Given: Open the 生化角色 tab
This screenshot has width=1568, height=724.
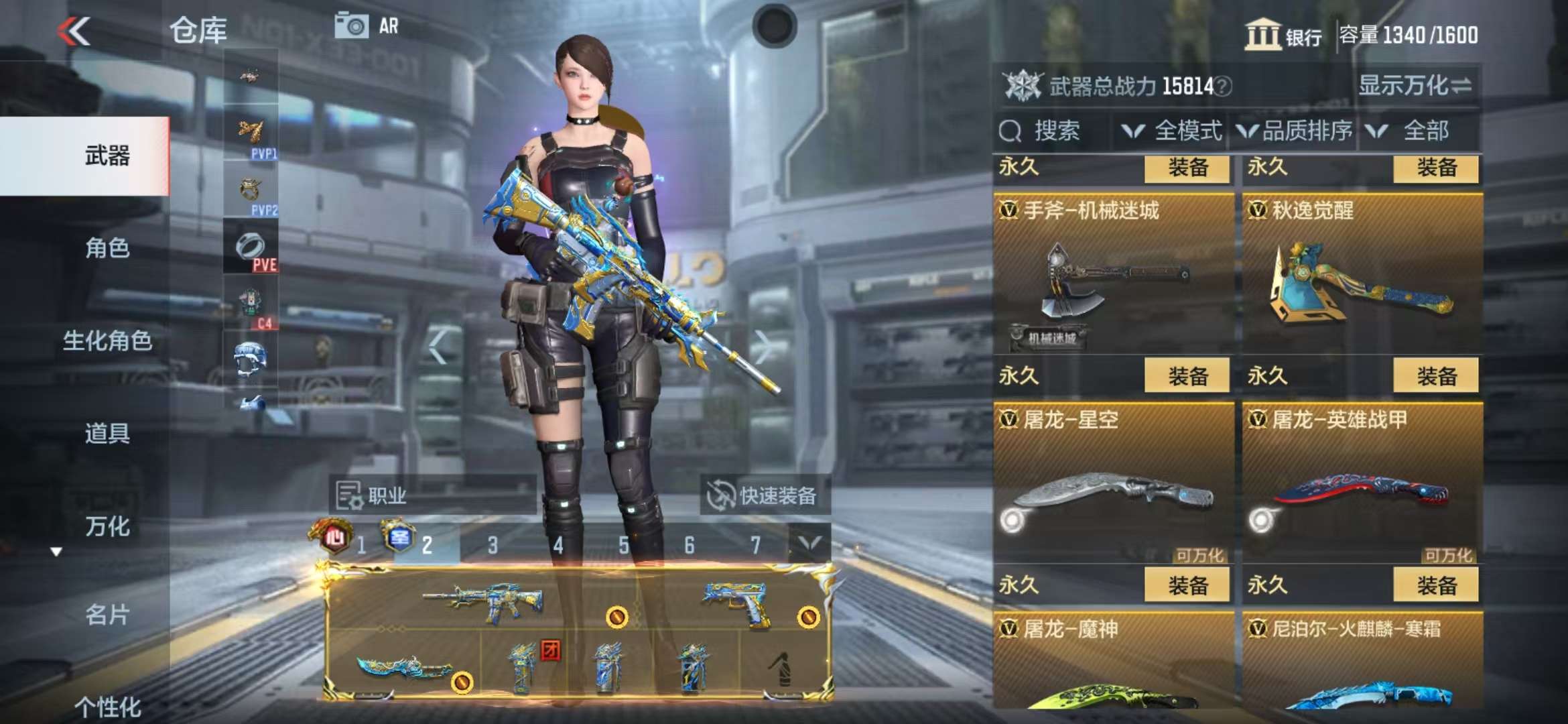Looking at the screenshot, I should pos(107,341).
